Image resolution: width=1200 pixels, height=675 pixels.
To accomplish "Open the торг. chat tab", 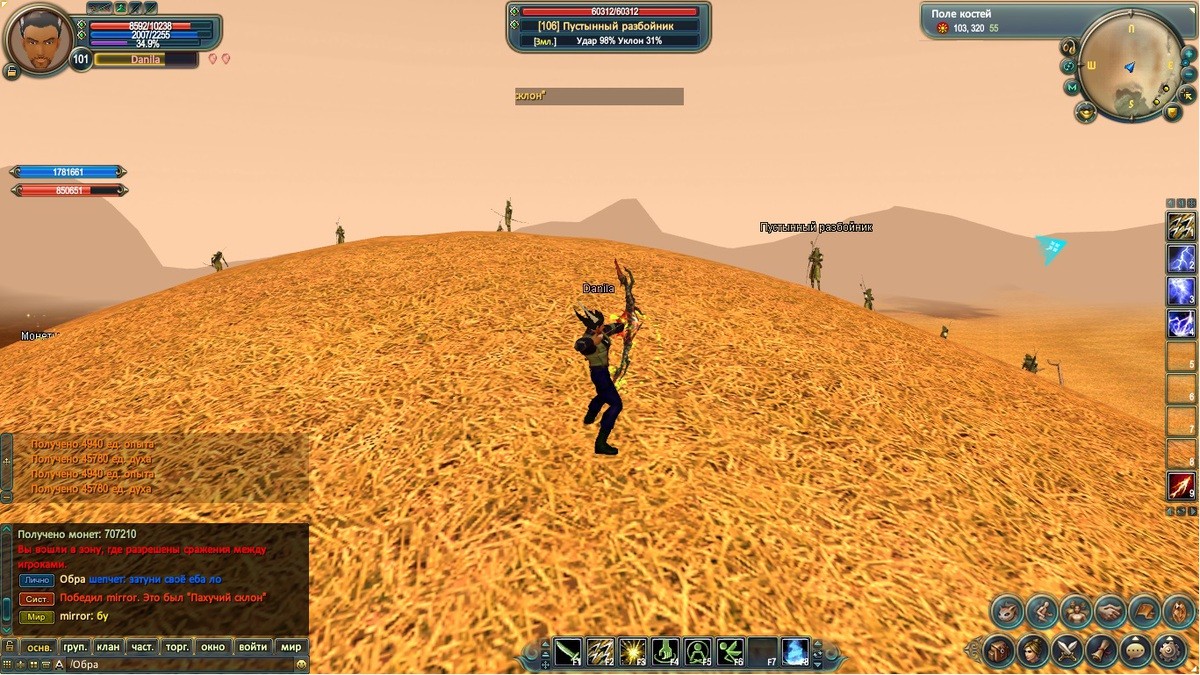I will 178,647.
